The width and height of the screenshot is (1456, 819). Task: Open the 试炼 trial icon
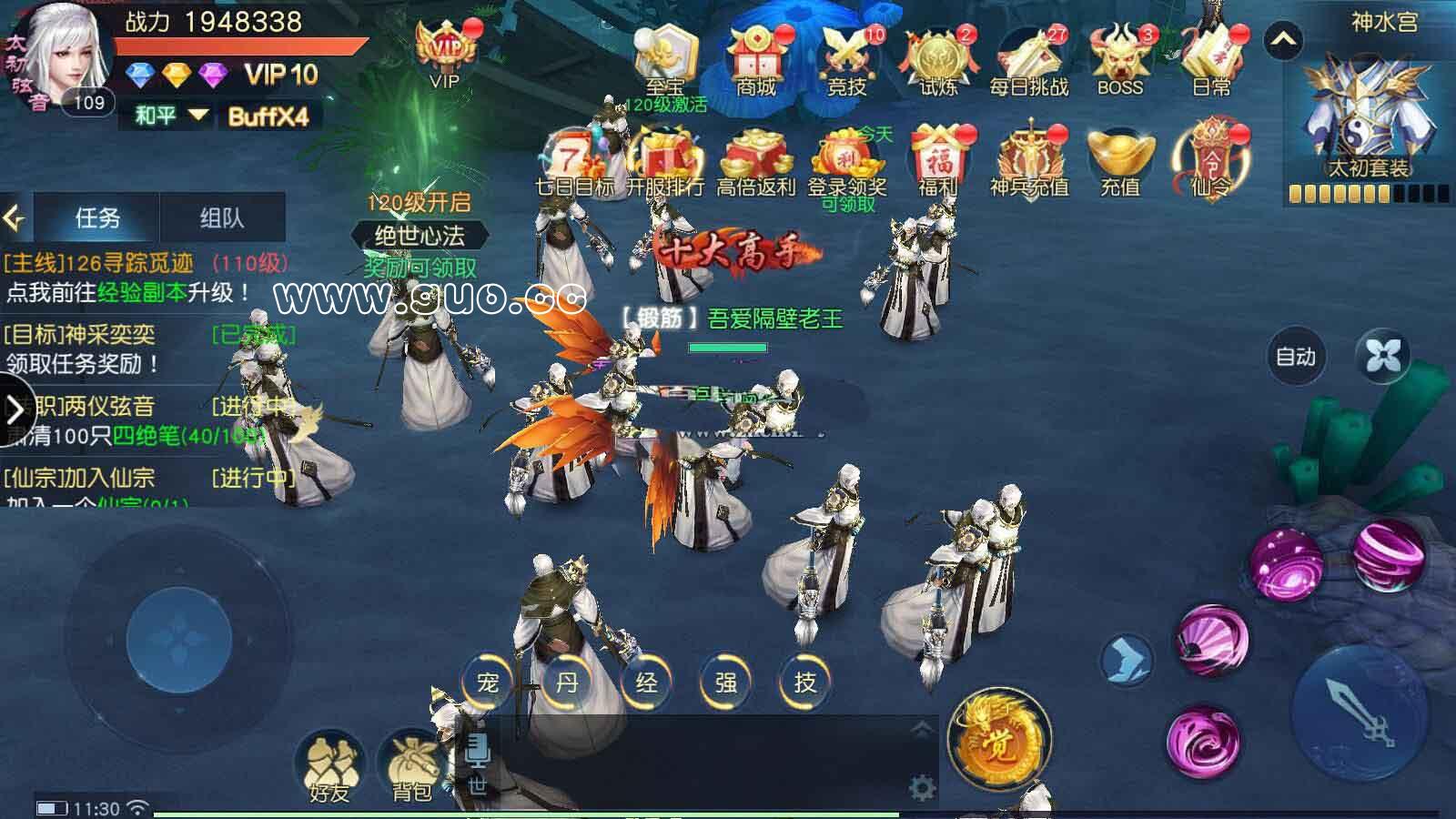tap(938, 59)
